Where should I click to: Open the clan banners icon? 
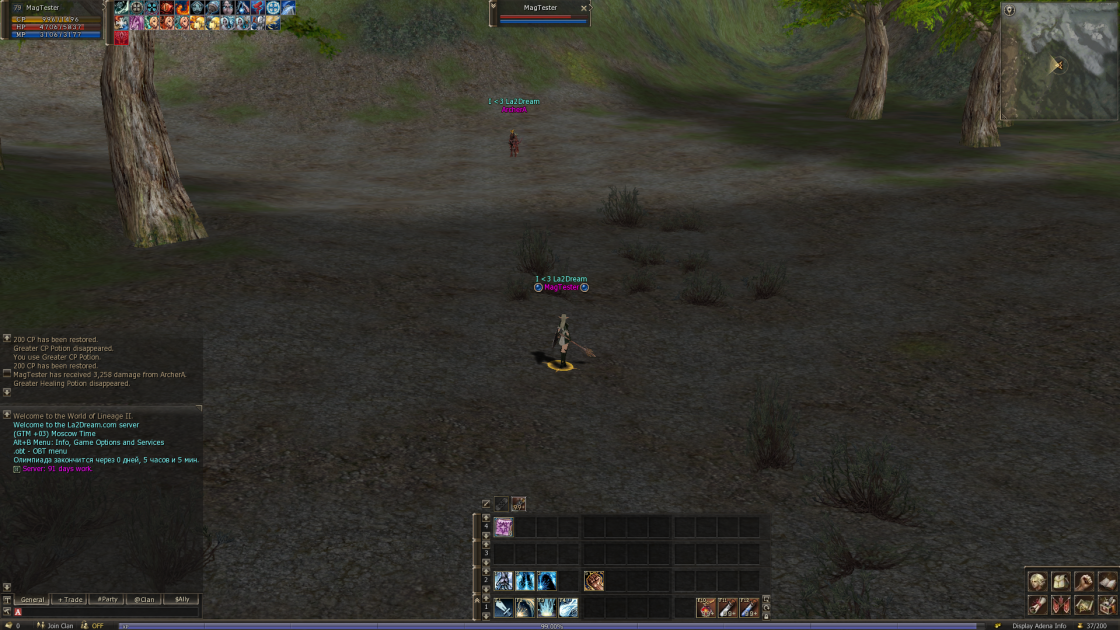pos(1060,604)
